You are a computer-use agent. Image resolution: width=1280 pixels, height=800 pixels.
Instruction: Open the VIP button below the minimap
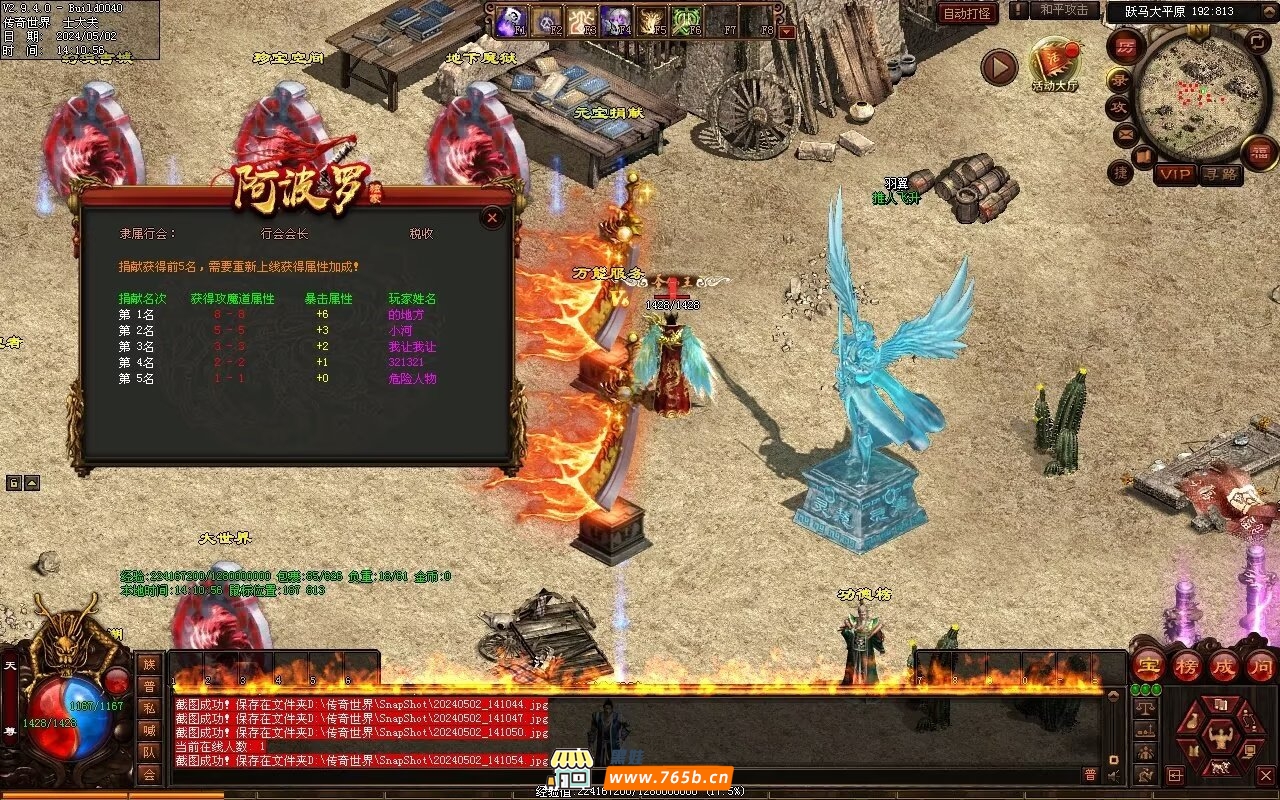point(1175,174)
